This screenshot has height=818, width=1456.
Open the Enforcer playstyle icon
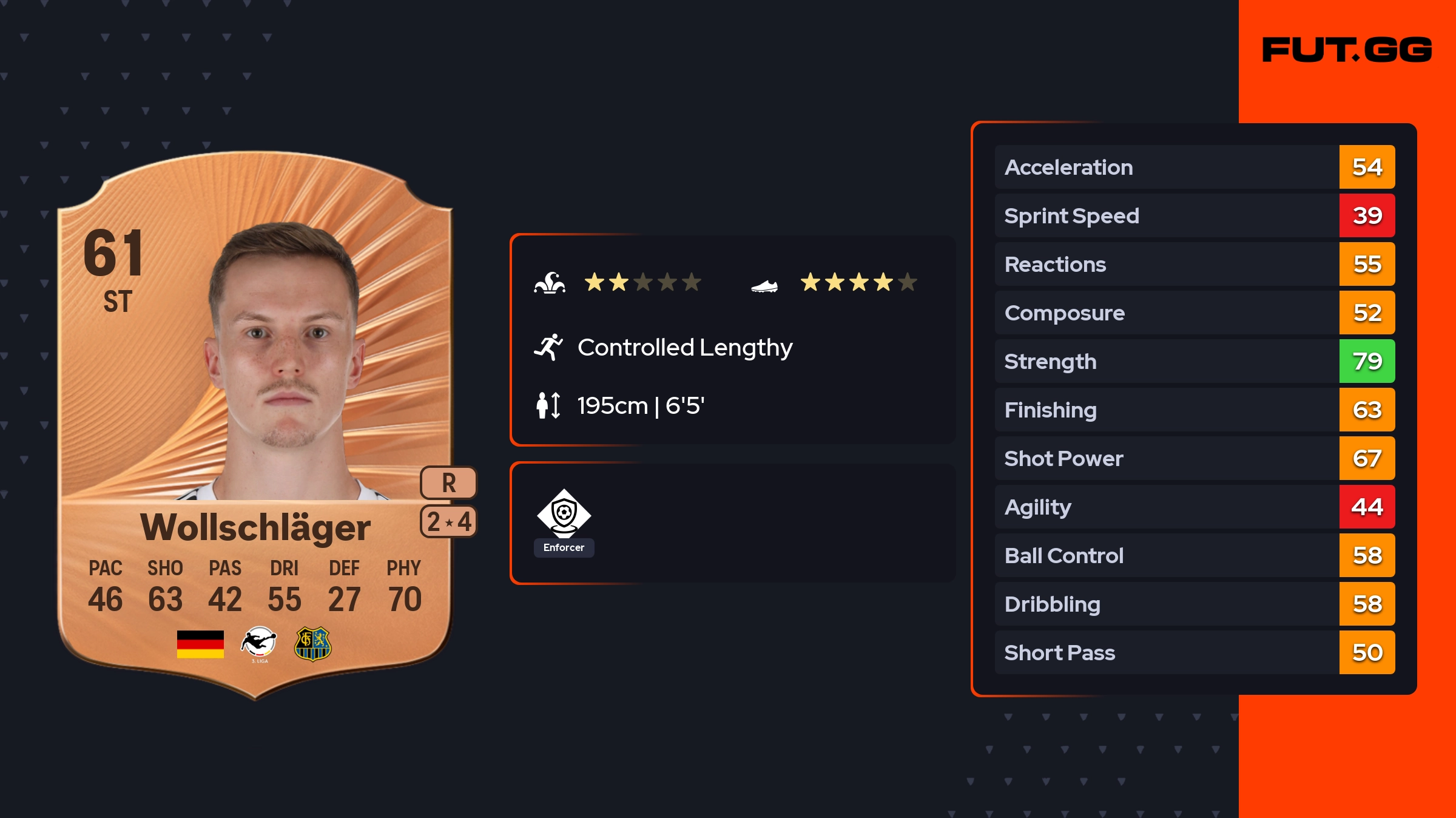[x=564, y=515]
